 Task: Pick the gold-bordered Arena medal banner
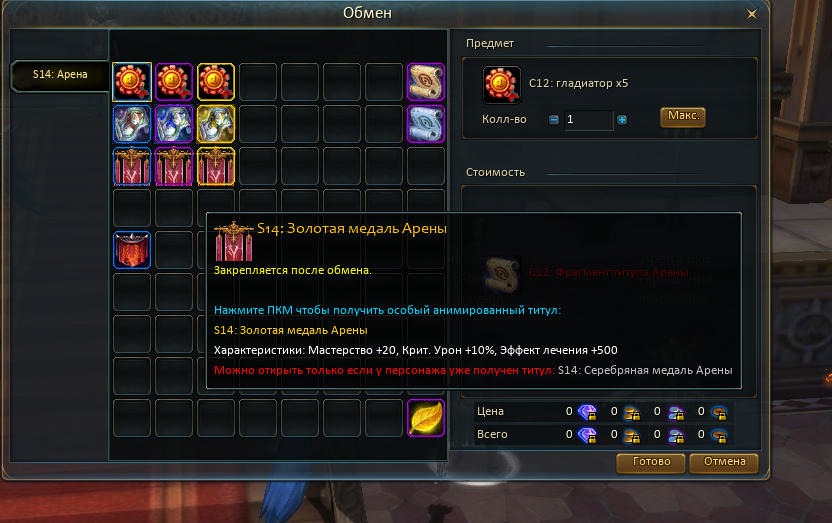pos(216,166)
